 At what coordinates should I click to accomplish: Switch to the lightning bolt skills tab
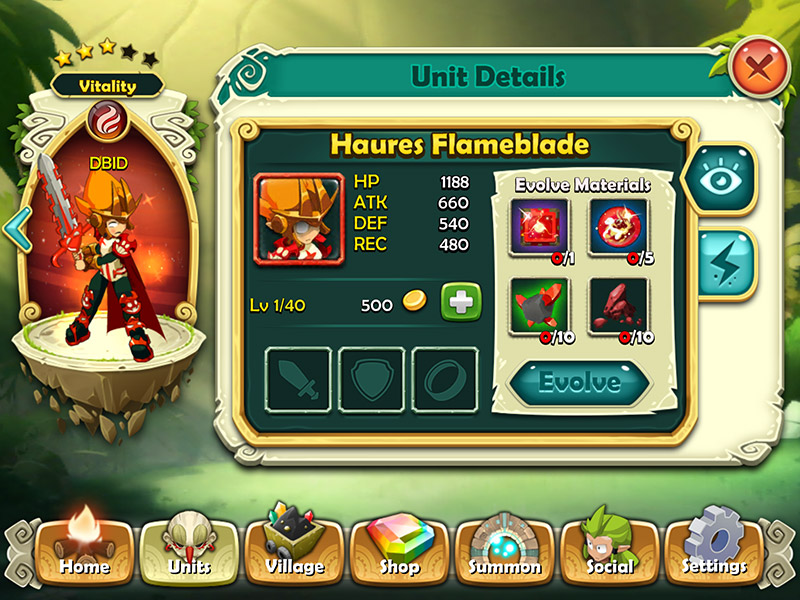click(x=722, y=263)
